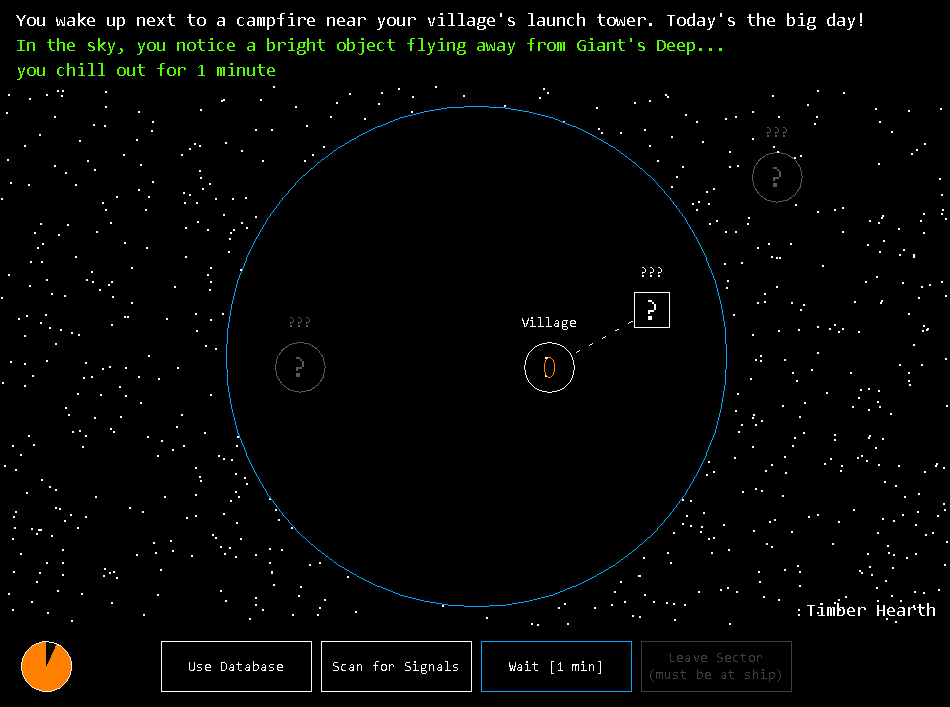Choose Wait [1 min]
This screenshot has height=707, width=950.
556,667
